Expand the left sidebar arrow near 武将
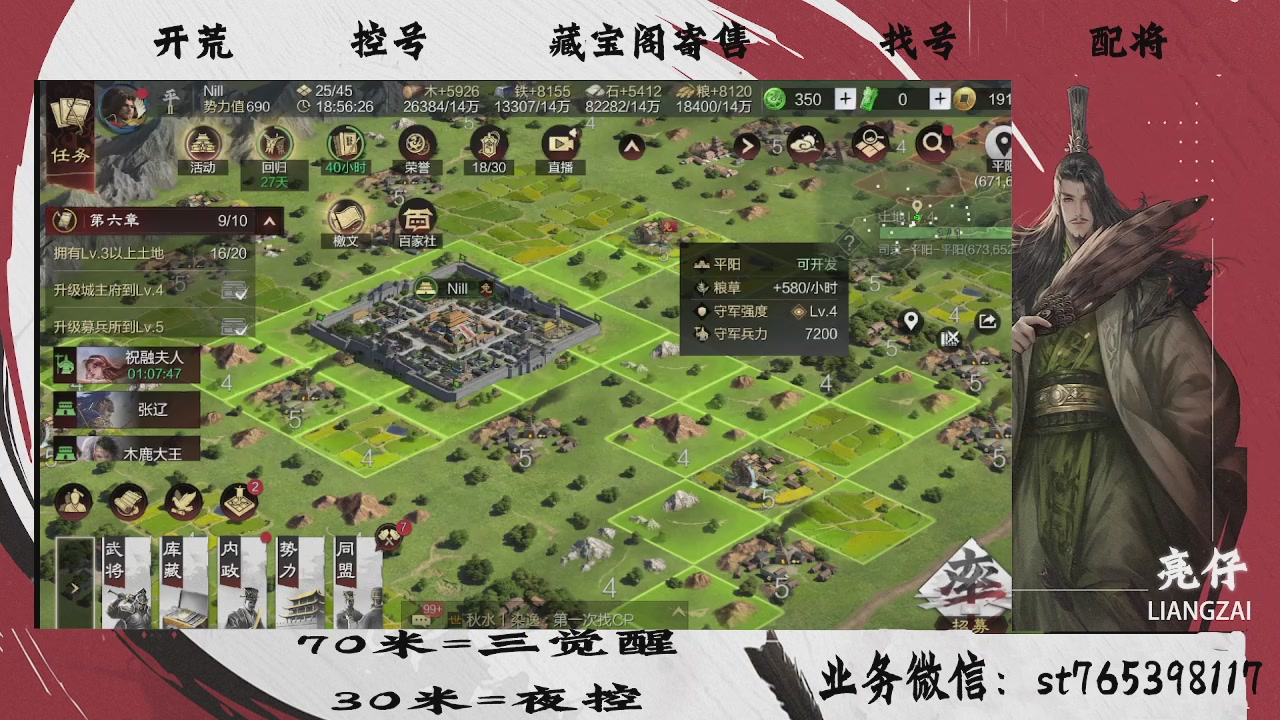1280x720 pixels. point(74,588)
